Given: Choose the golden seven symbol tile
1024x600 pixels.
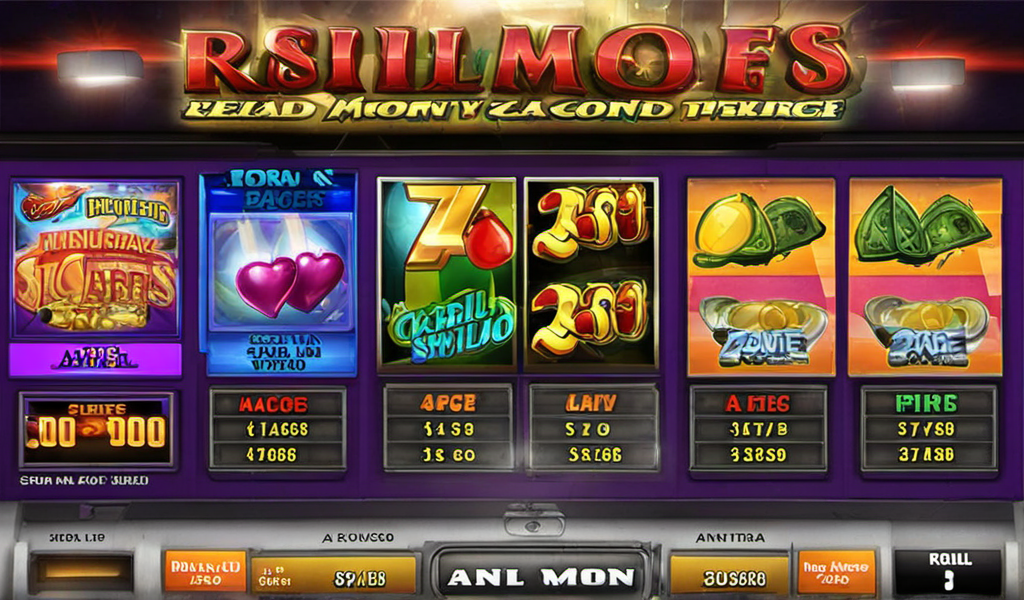Looking at the screenshot, I should (x=446, y=272).
